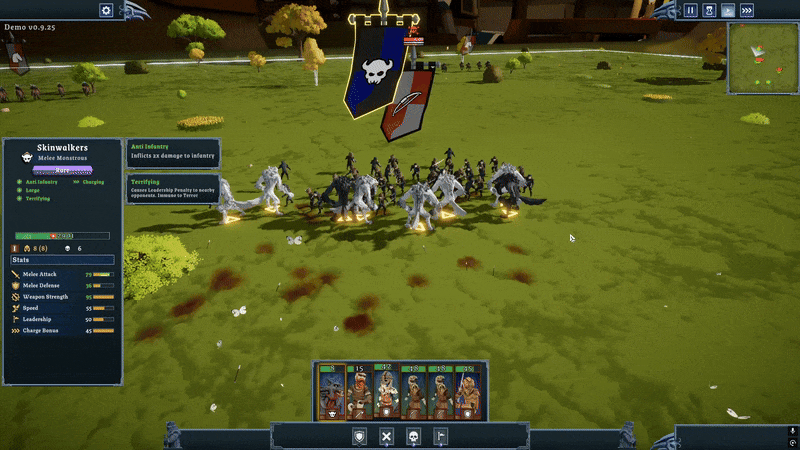Viewport: 800px width, 450px height.
Task: Set normal play speed
Action: click(728, 10)
